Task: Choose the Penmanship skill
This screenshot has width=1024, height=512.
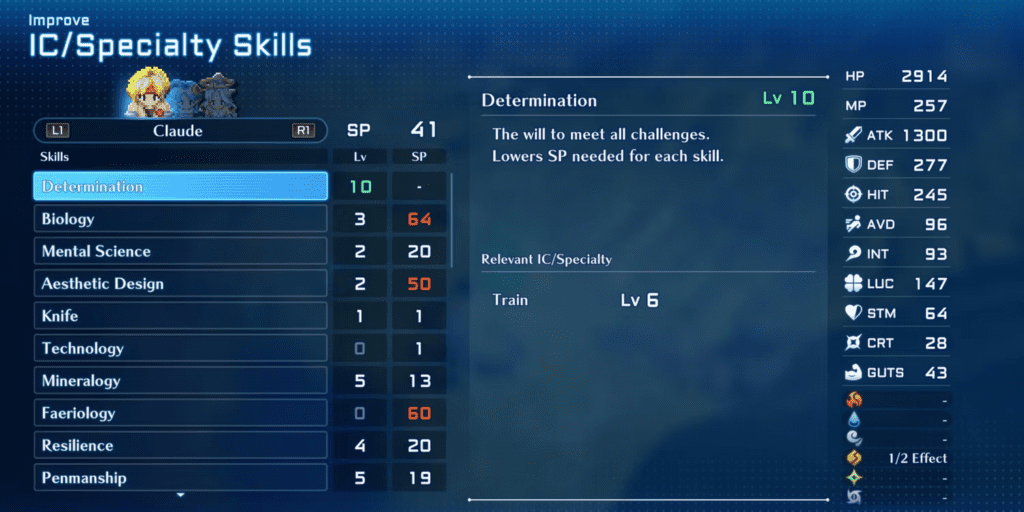Action: pos(180,478)
